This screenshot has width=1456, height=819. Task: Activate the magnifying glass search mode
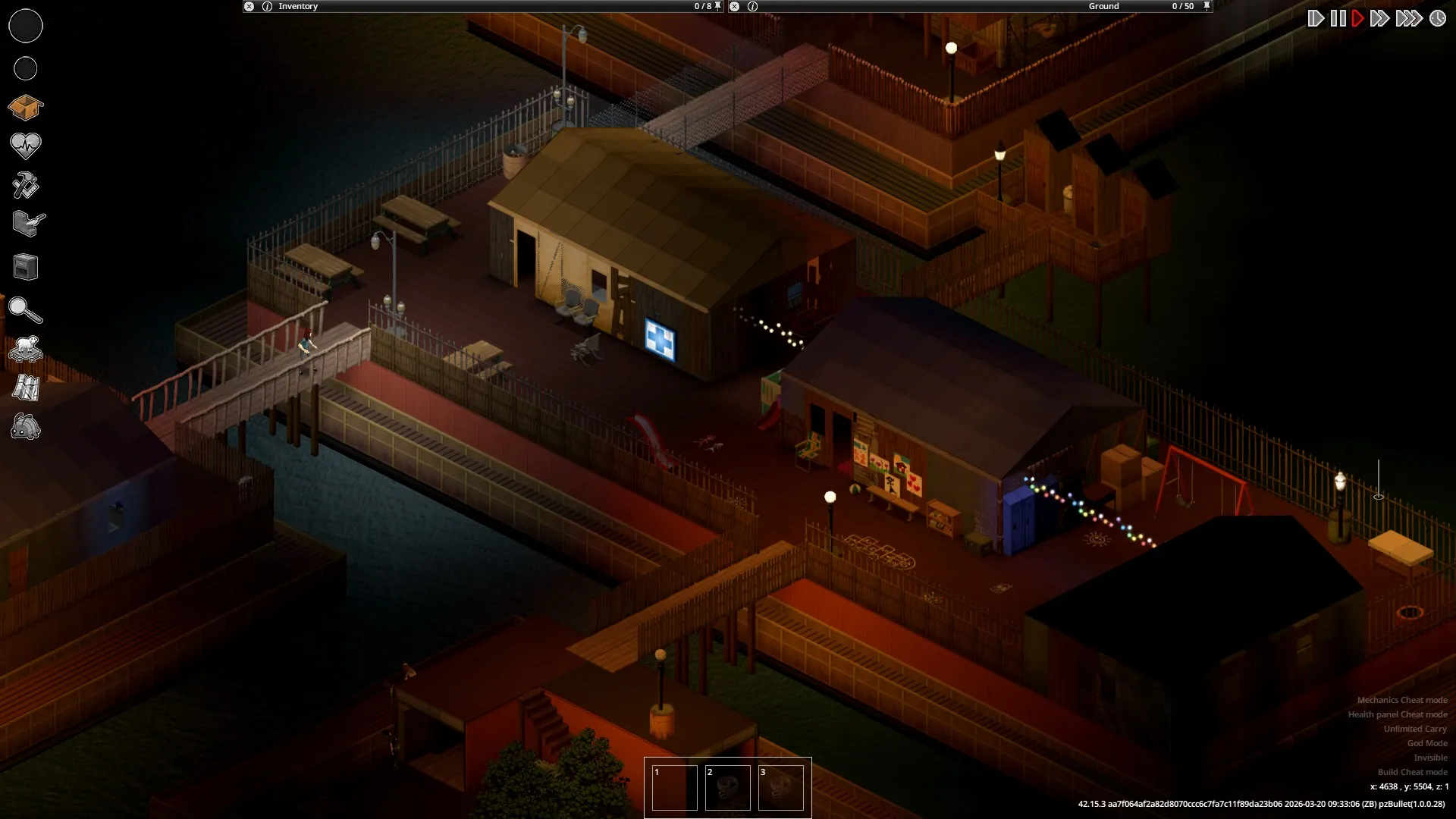click(25, 309)
